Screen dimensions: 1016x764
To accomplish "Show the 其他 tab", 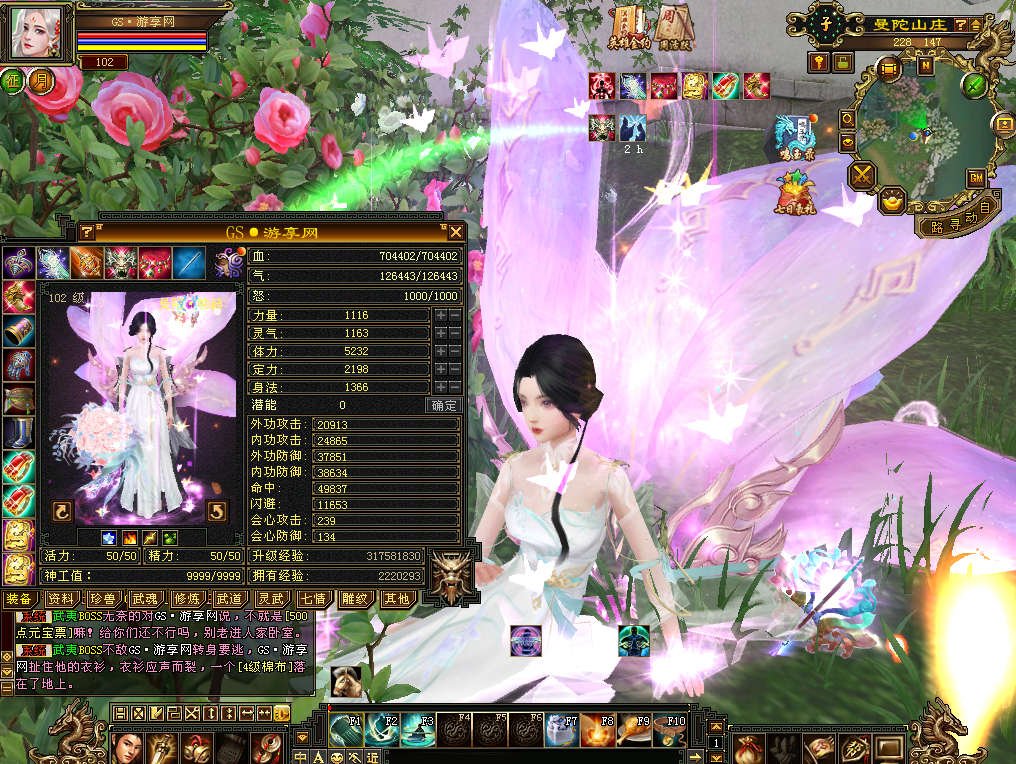I will click(396, 598).
